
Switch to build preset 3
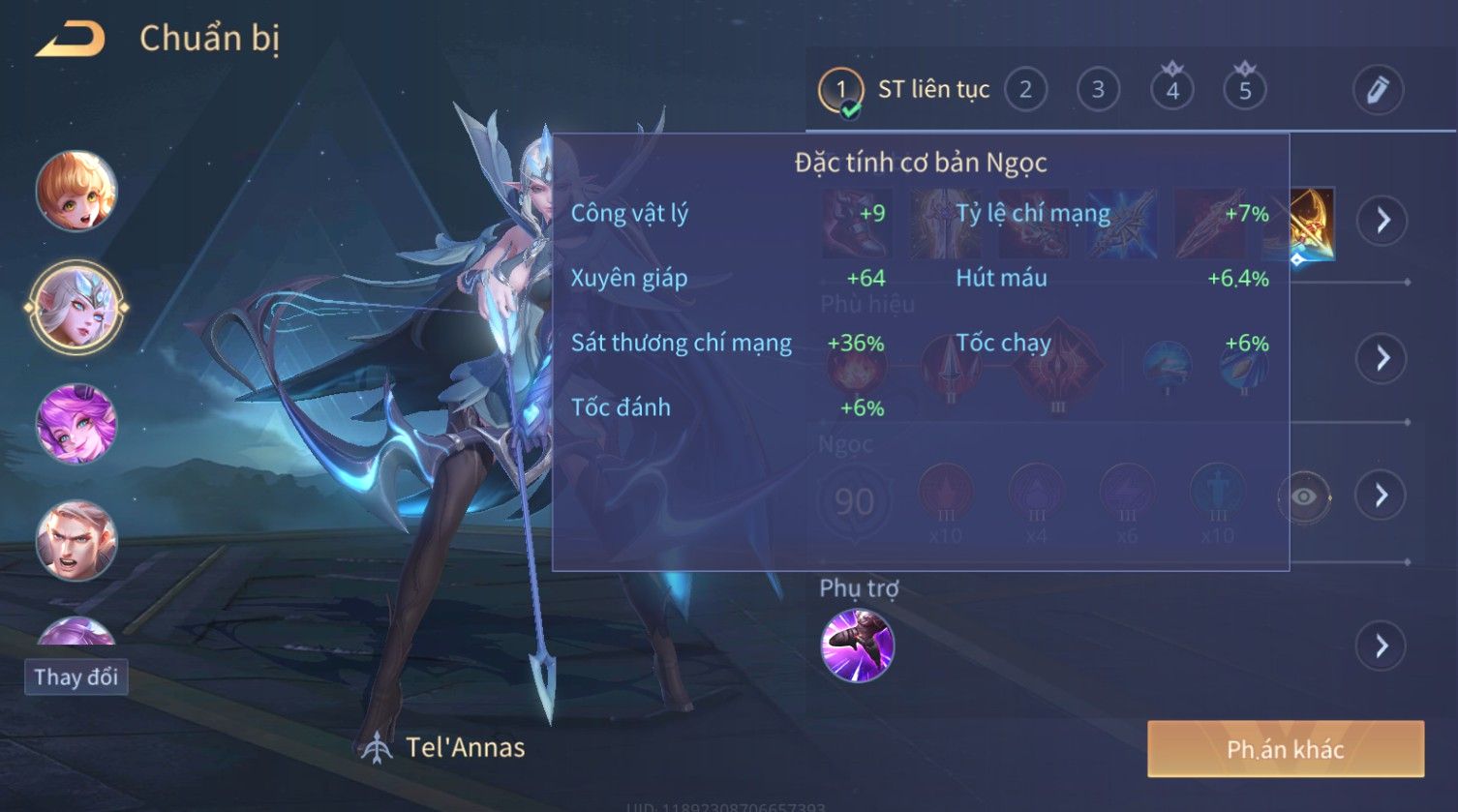click(1098, 90)
